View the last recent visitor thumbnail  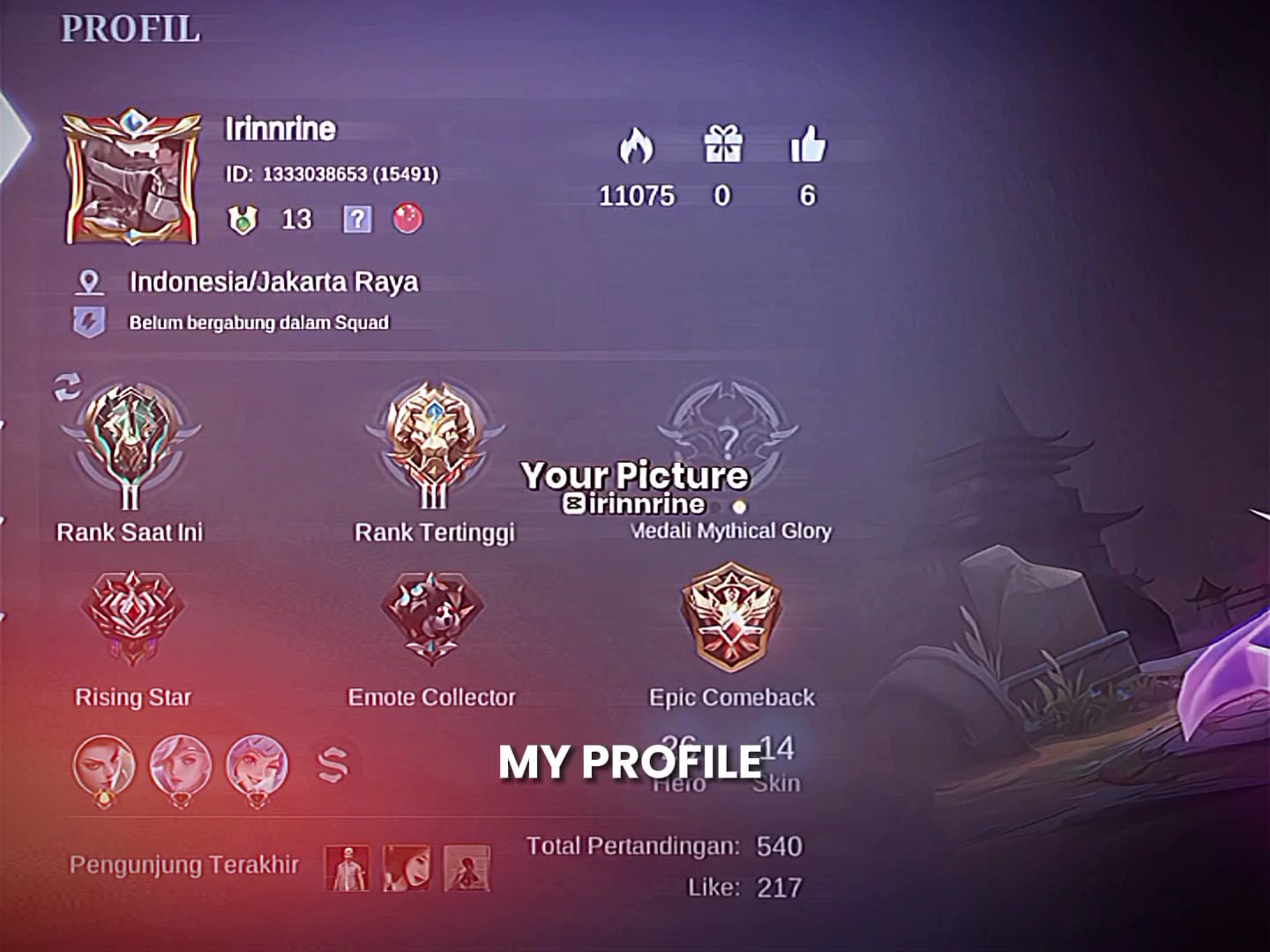click(x=467, y=868)
